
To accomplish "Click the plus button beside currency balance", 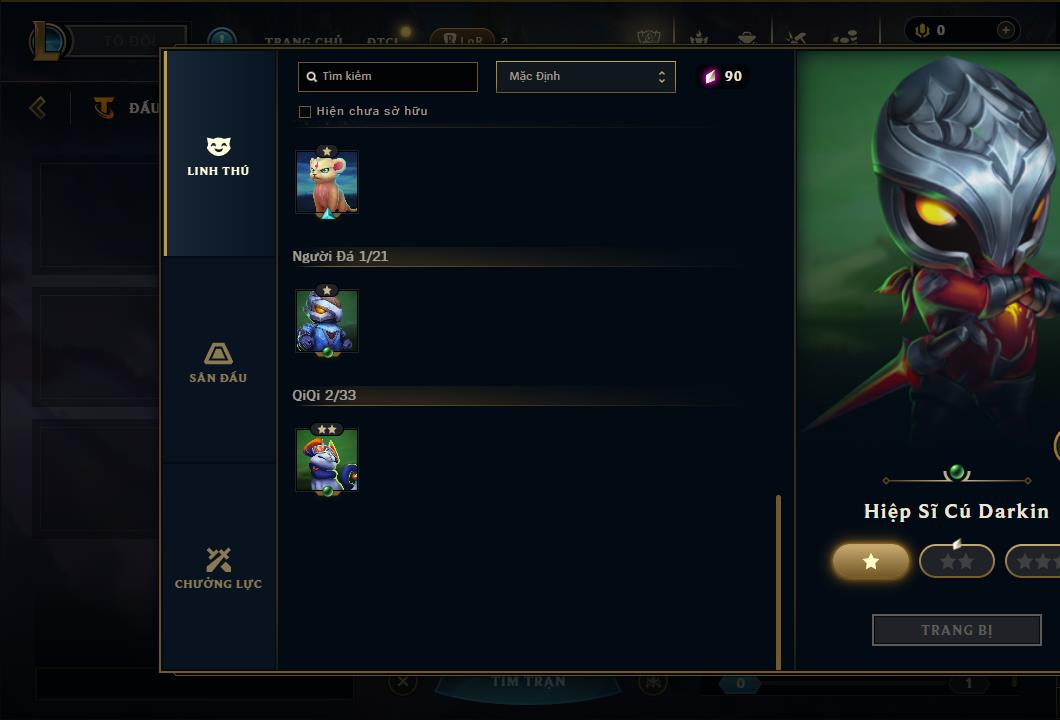I will [x=1005, y=30].
